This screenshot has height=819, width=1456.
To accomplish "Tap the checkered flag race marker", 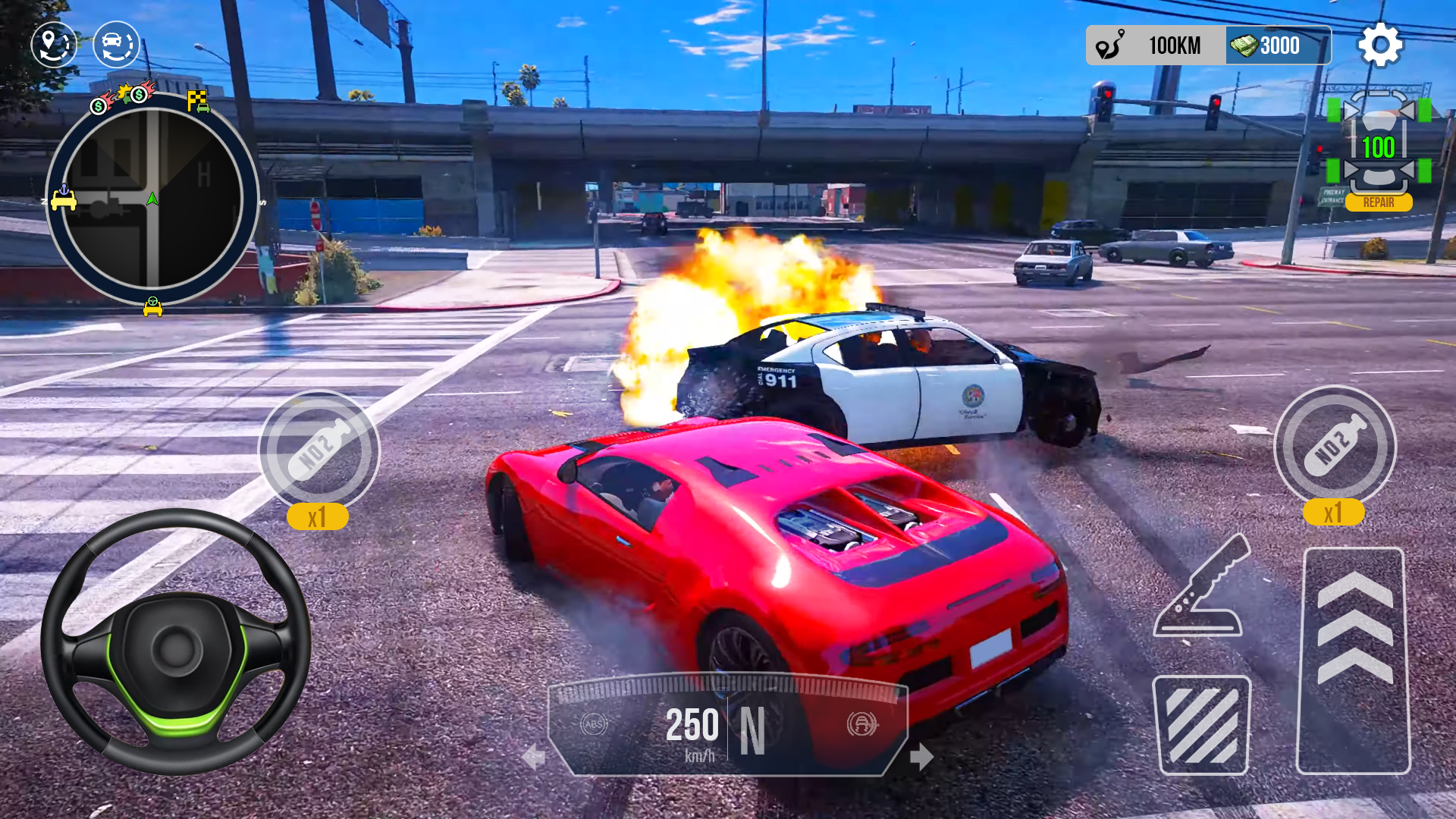I will [x=198, y=100].
